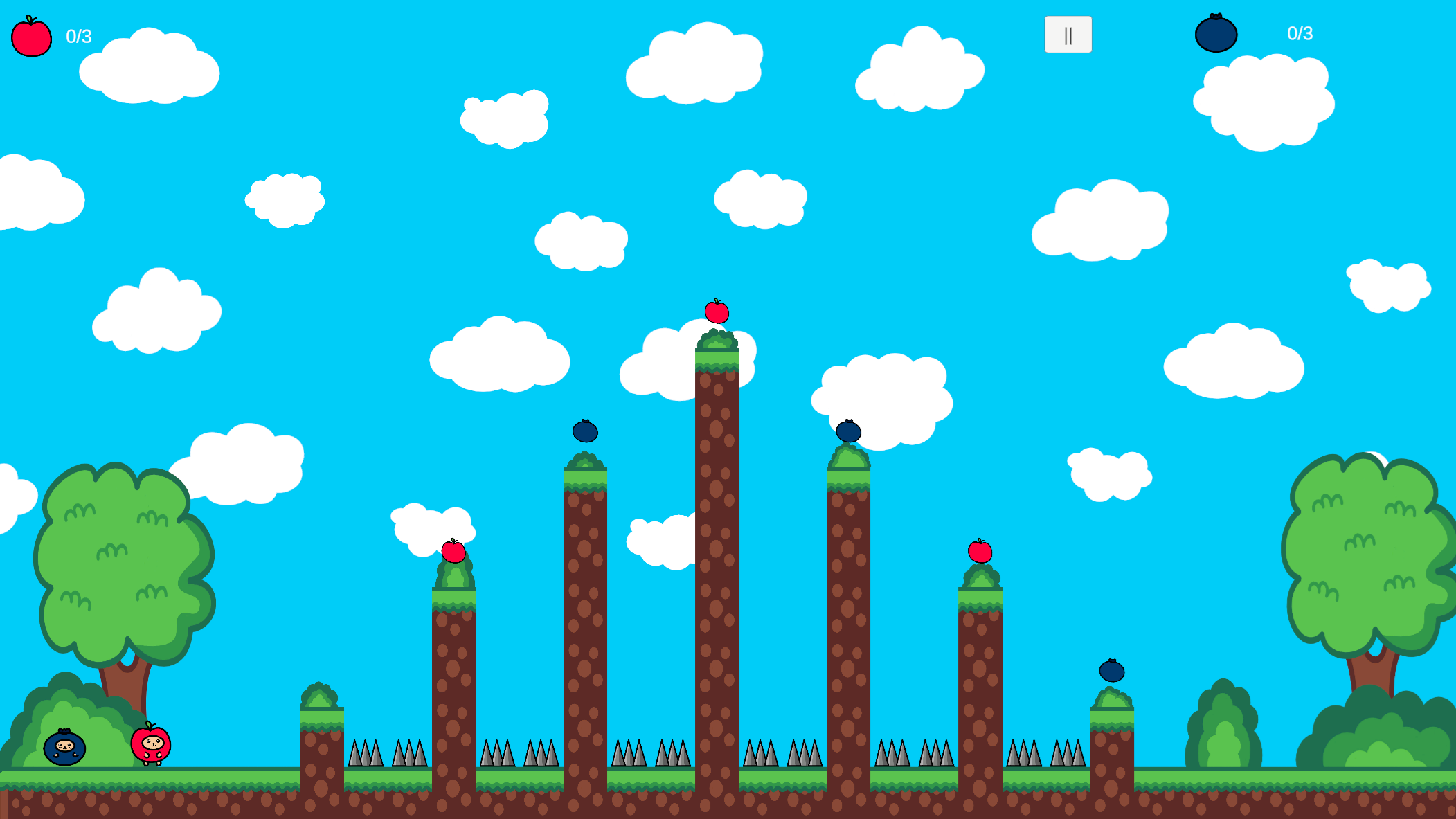Collect the blueberry on the second pillar
1456x819 pixels.
[585, 432]
